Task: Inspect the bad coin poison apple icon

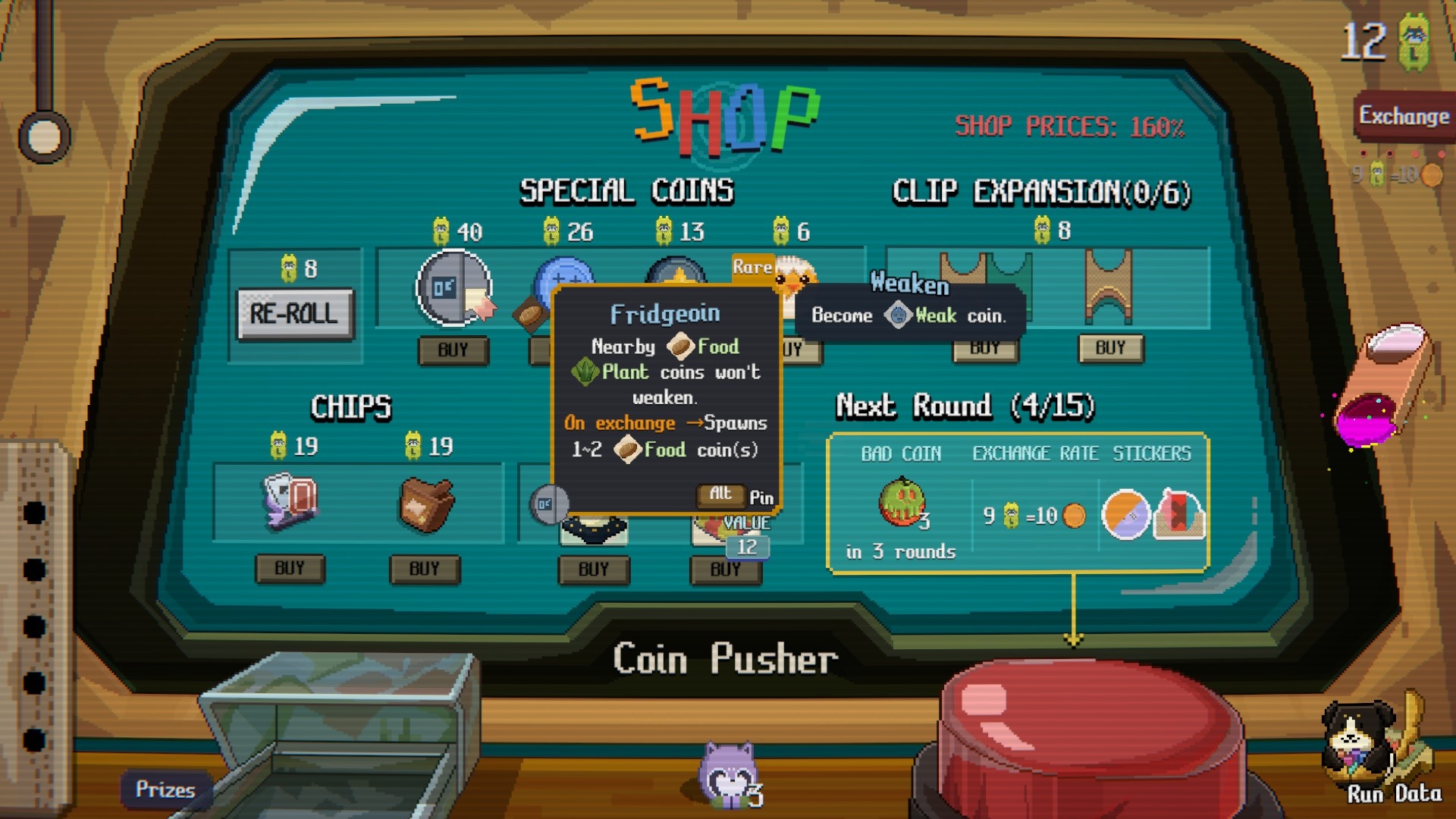Action: [902, 502]
